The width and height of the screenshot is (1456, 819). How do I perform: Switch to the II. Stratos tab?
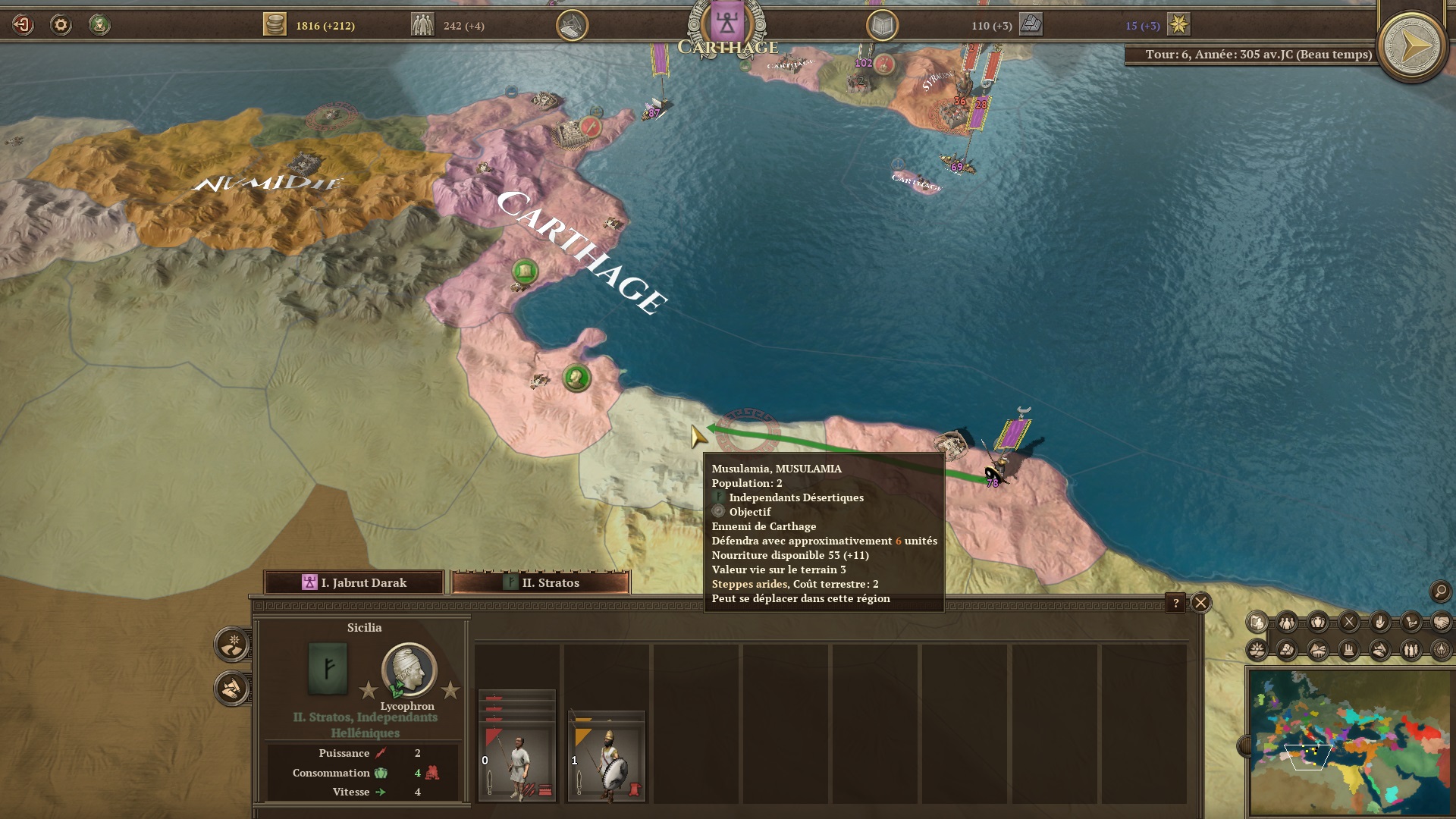pyautogui.click(x=540, y=582)
